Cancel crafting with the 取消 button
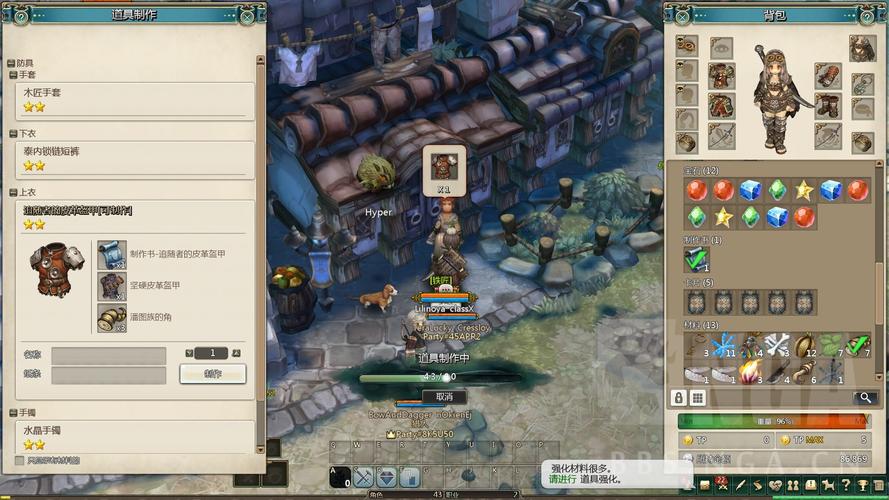 click(443, 396)
